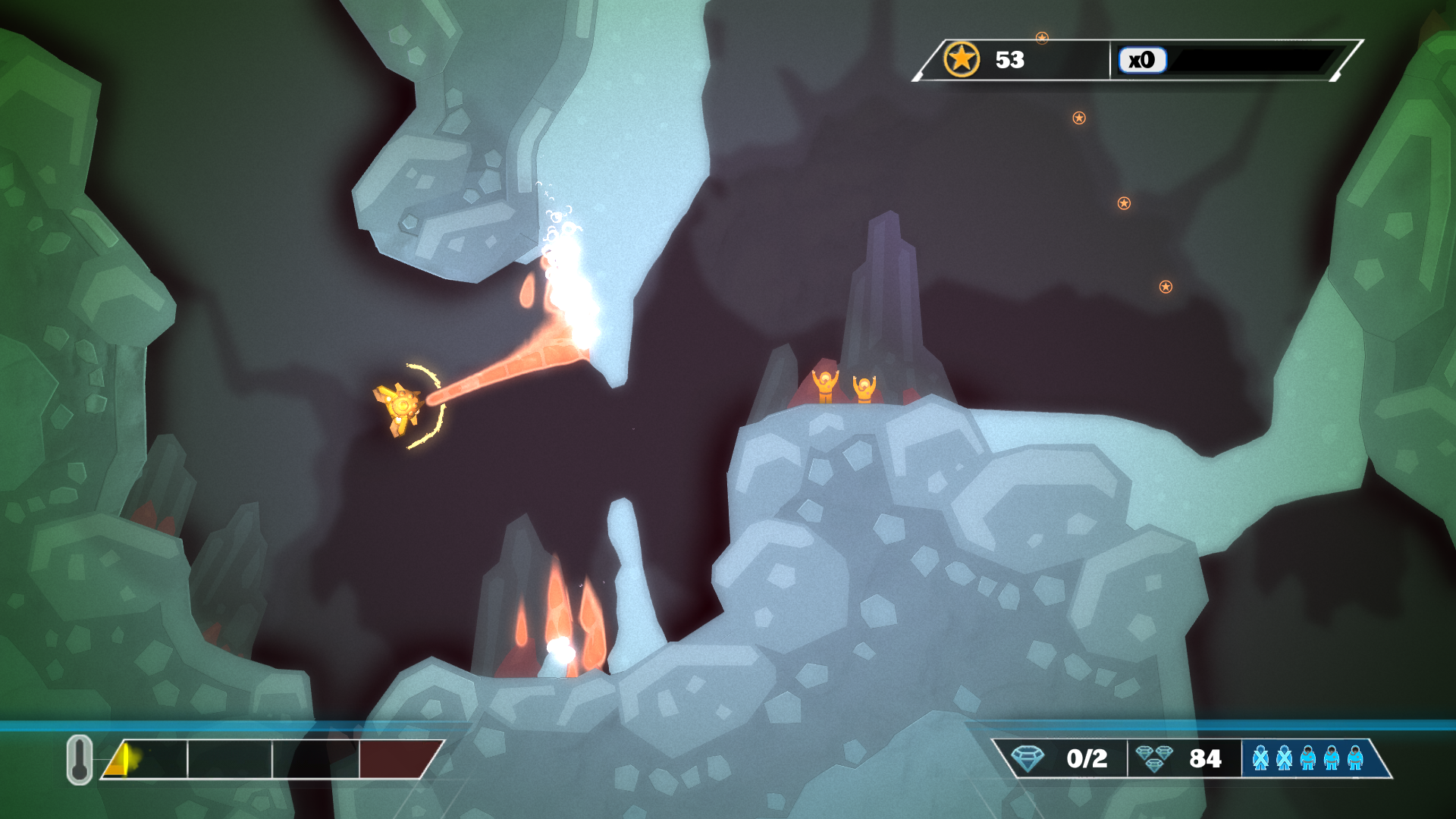The image size is (1456, 819).
Task: Click the thermometer heat icon
Action: [79, 759]
